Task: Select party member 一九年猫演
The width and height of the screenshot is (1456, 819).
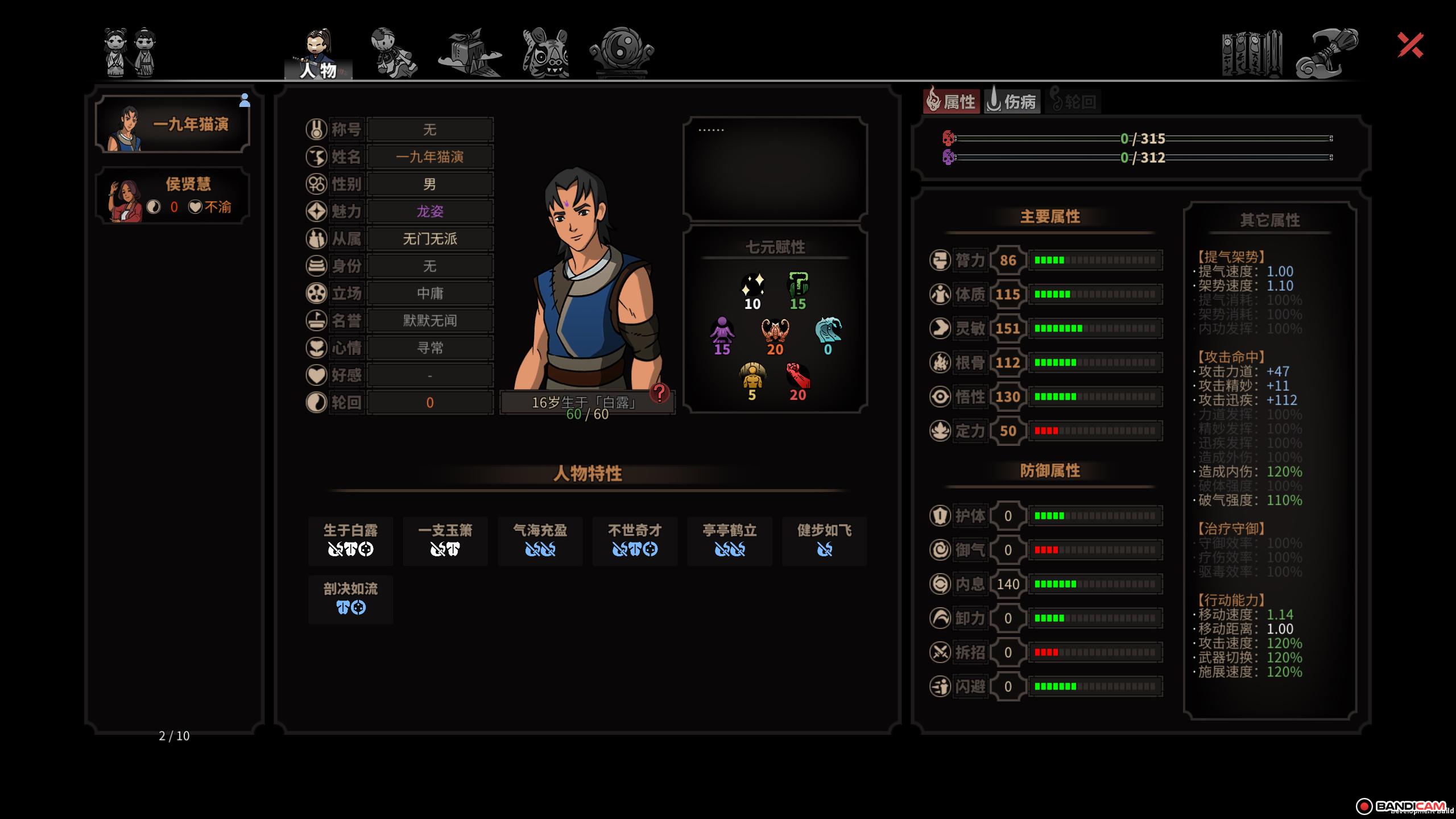Action: point(173,124)
